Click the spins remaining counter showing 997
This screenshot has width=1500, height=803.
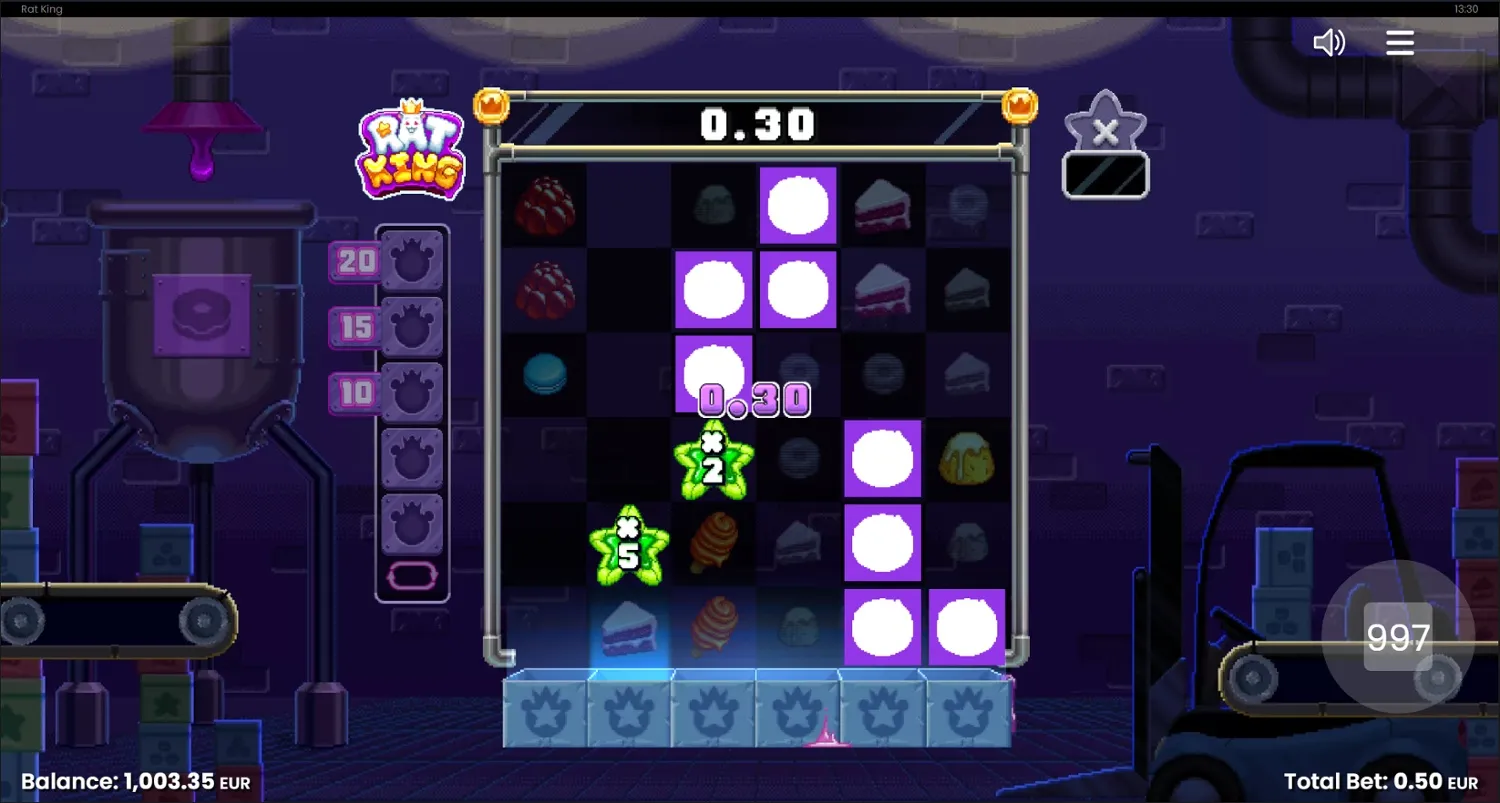1400,637
